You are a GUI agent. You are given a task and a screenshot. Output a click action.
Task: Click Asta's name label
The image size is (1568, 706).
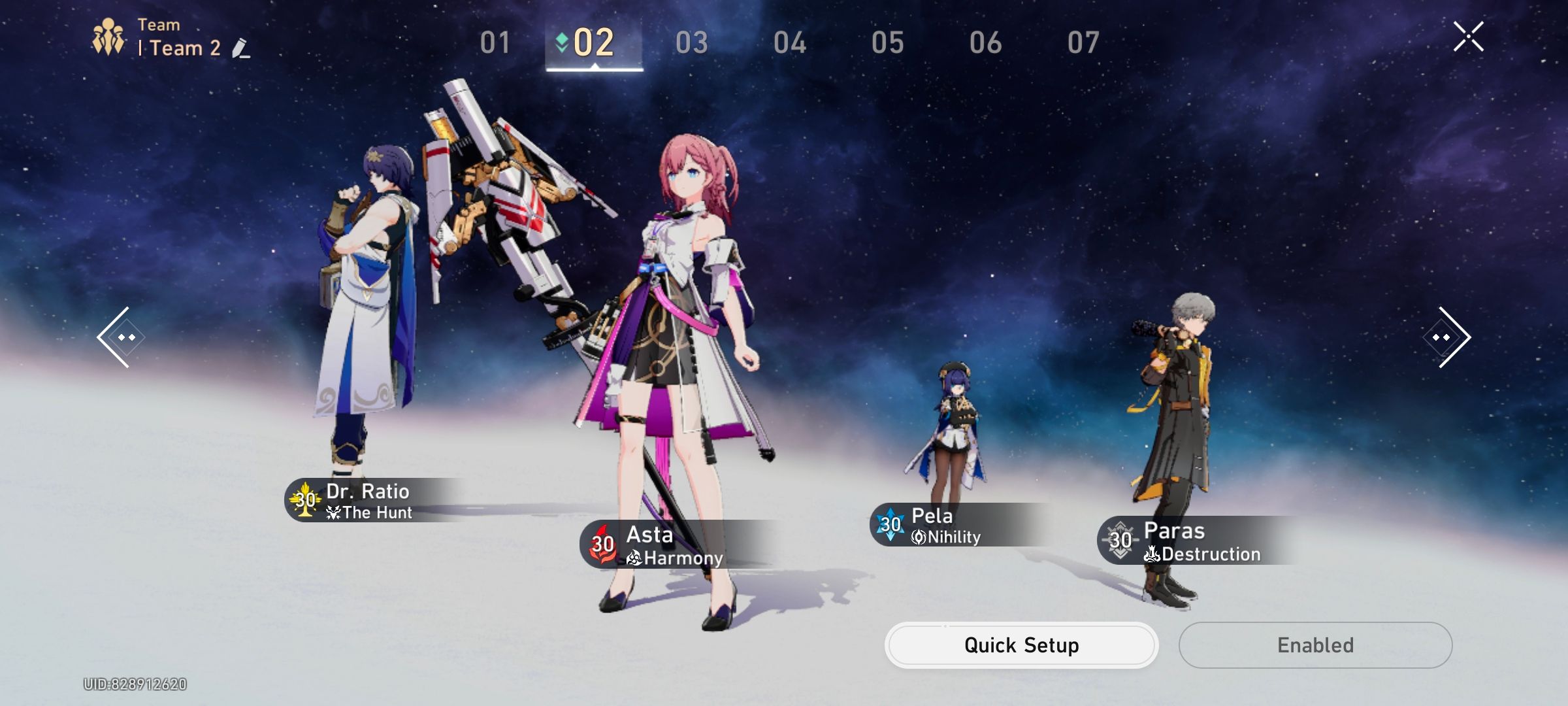(x=650, y=535)
